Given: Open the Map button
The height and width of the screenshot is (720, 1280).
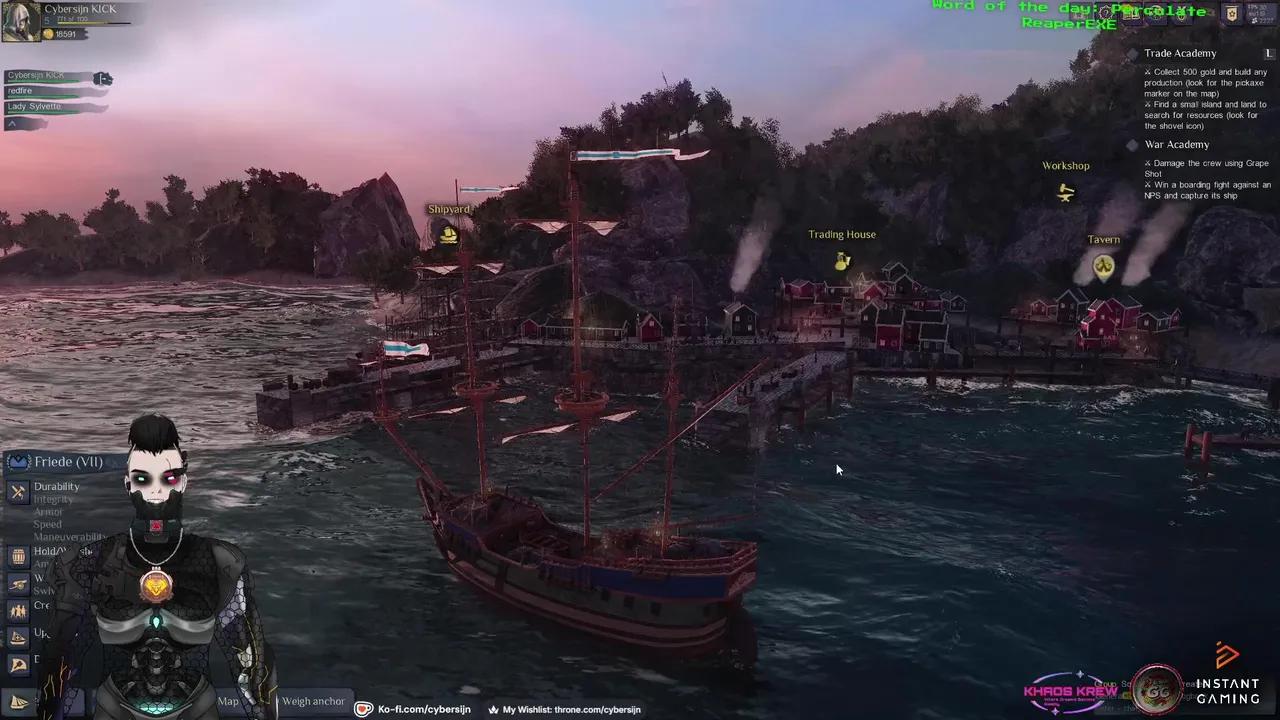Looking at the screenshot, I should [x=229, y=701].
